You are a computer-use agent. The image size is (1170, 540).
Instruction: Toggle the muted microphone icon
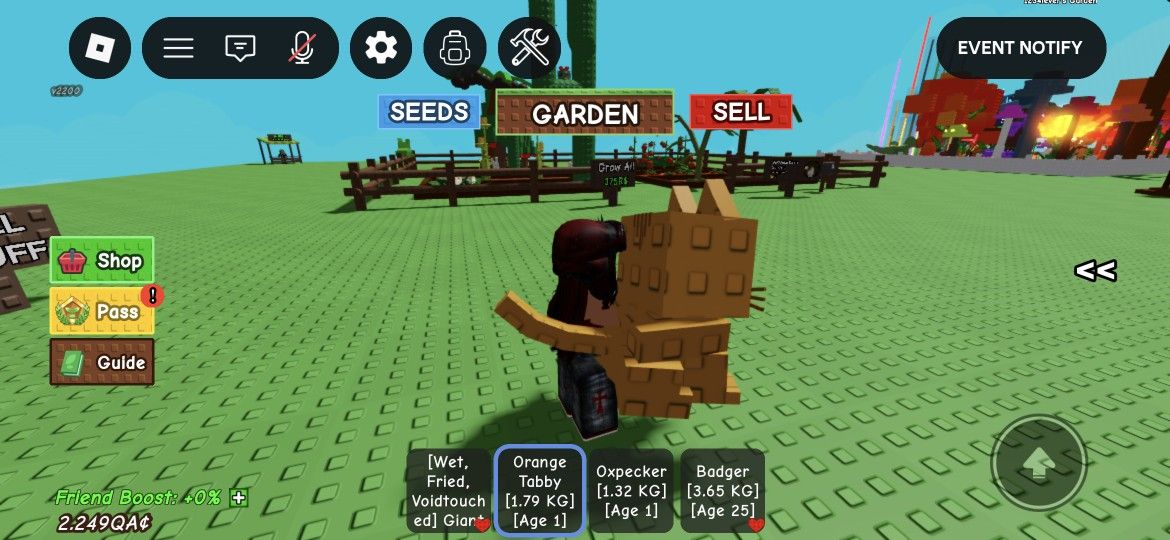300,48
